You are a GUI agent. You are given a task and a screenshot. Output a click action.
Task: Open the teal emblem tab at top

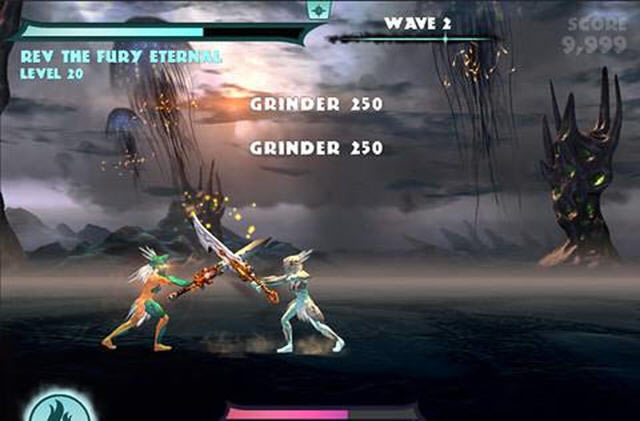click(319, 9)
